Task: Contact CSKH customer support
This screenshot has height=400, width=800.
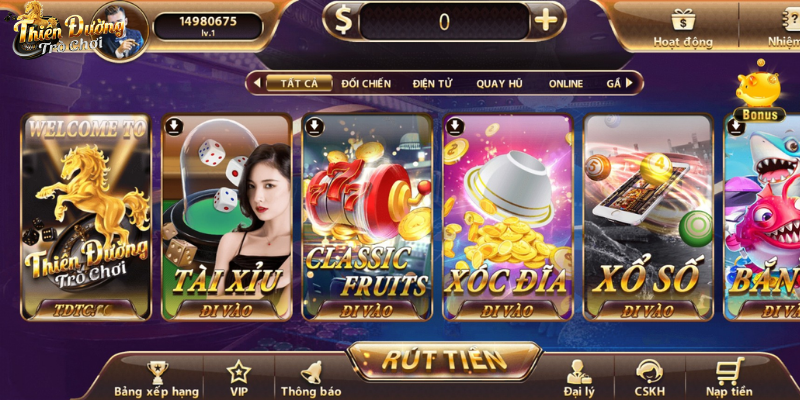Action: (x=650, y=379)
